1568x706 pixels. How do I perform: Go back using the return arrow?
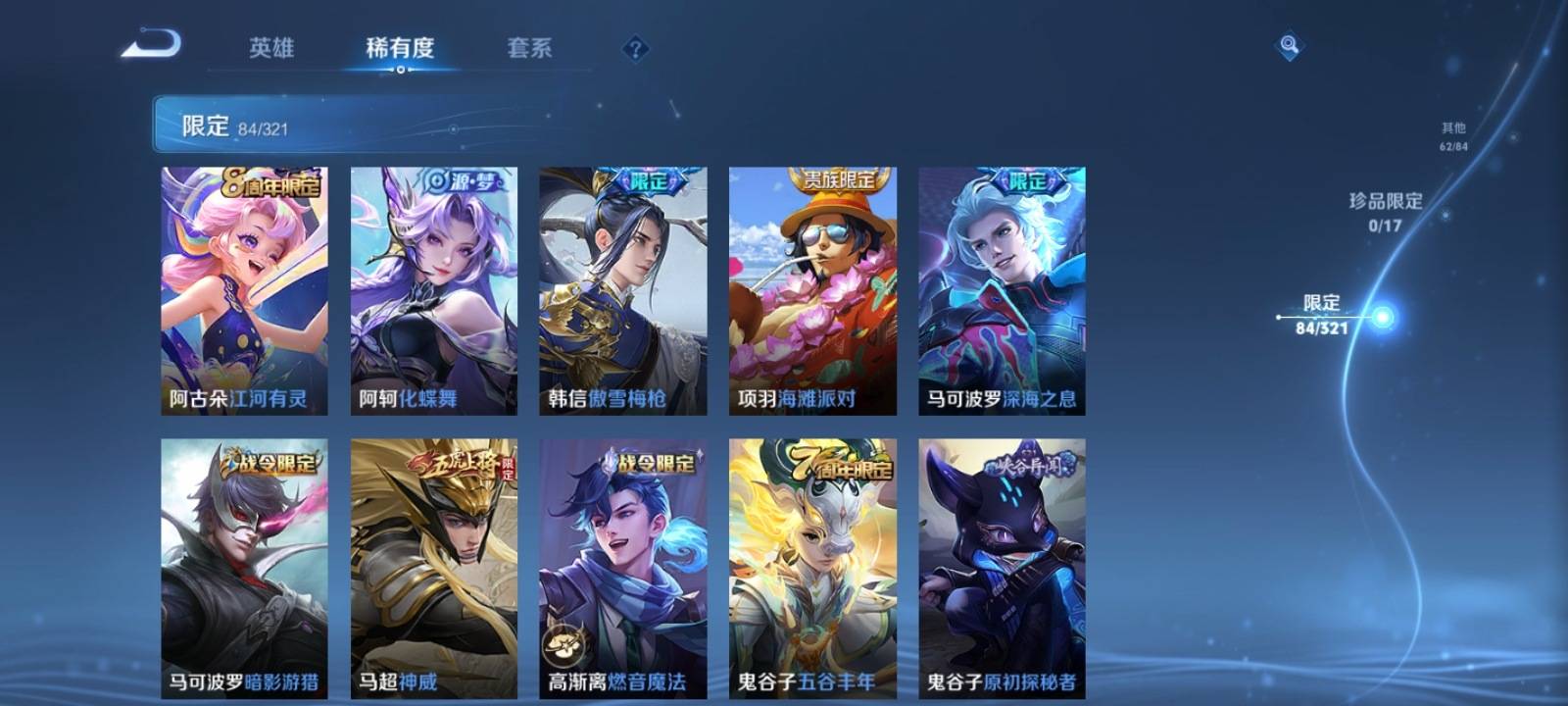pos(152,45)
